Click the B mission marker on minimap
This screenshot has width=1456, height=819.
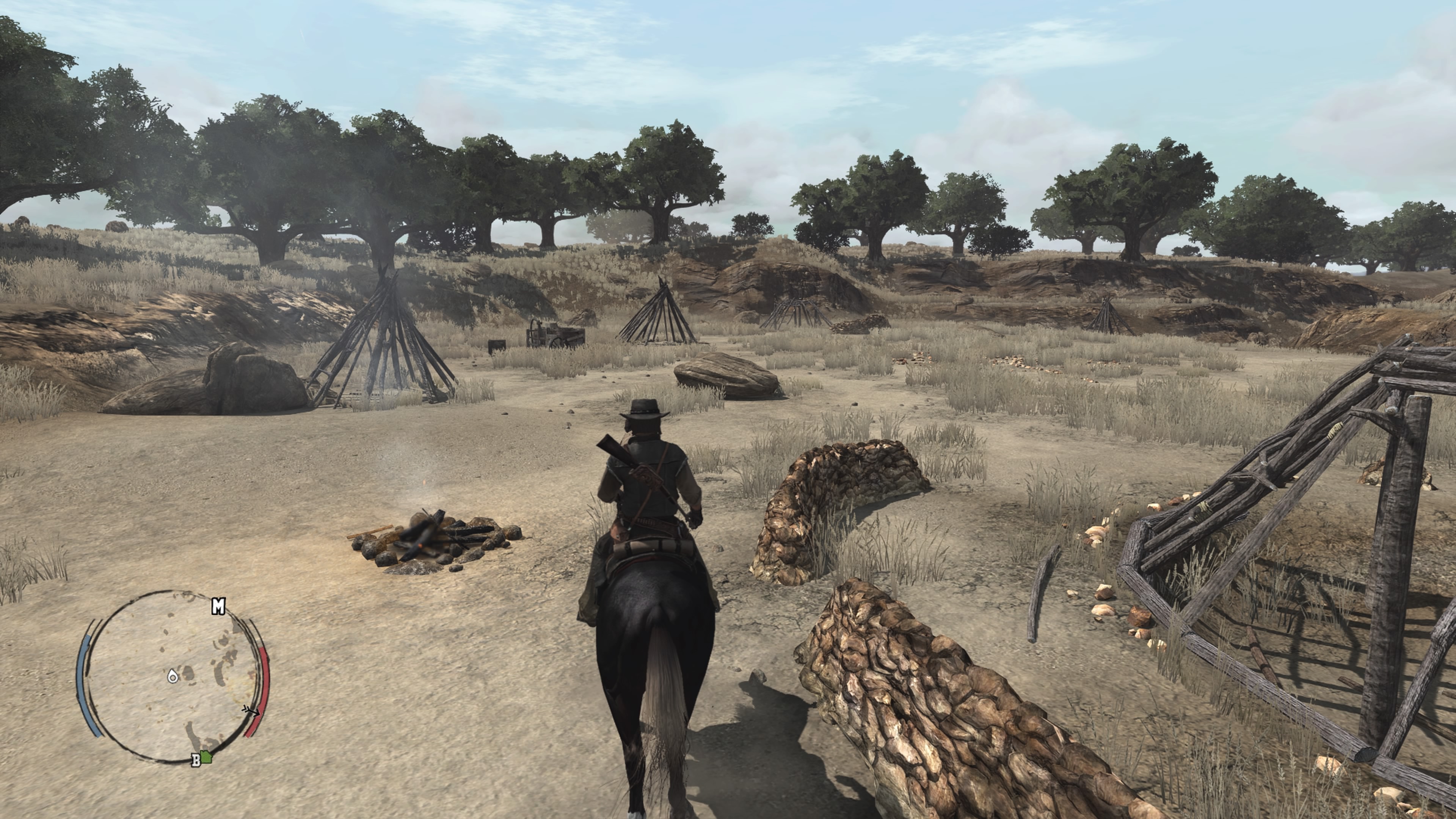click(196, 760)
